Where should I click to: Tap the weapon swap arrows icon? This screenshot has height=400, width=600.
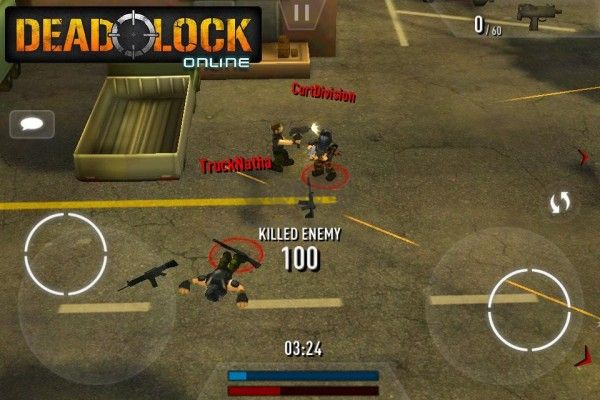point(560,203)
